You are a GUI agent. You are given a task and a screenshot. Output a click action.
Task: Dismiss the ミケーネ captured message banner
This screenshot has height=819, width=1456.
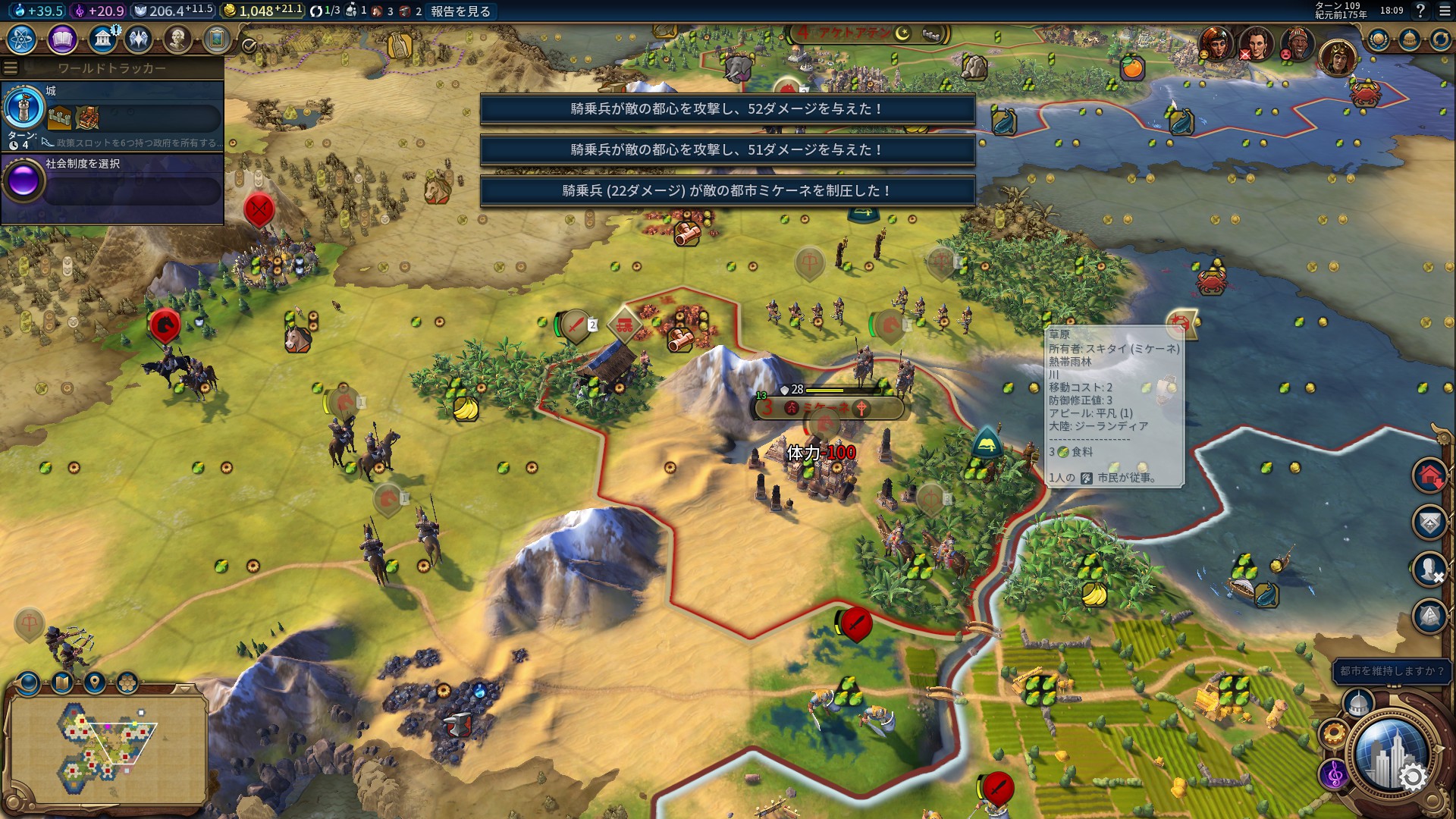pos(727,191)
